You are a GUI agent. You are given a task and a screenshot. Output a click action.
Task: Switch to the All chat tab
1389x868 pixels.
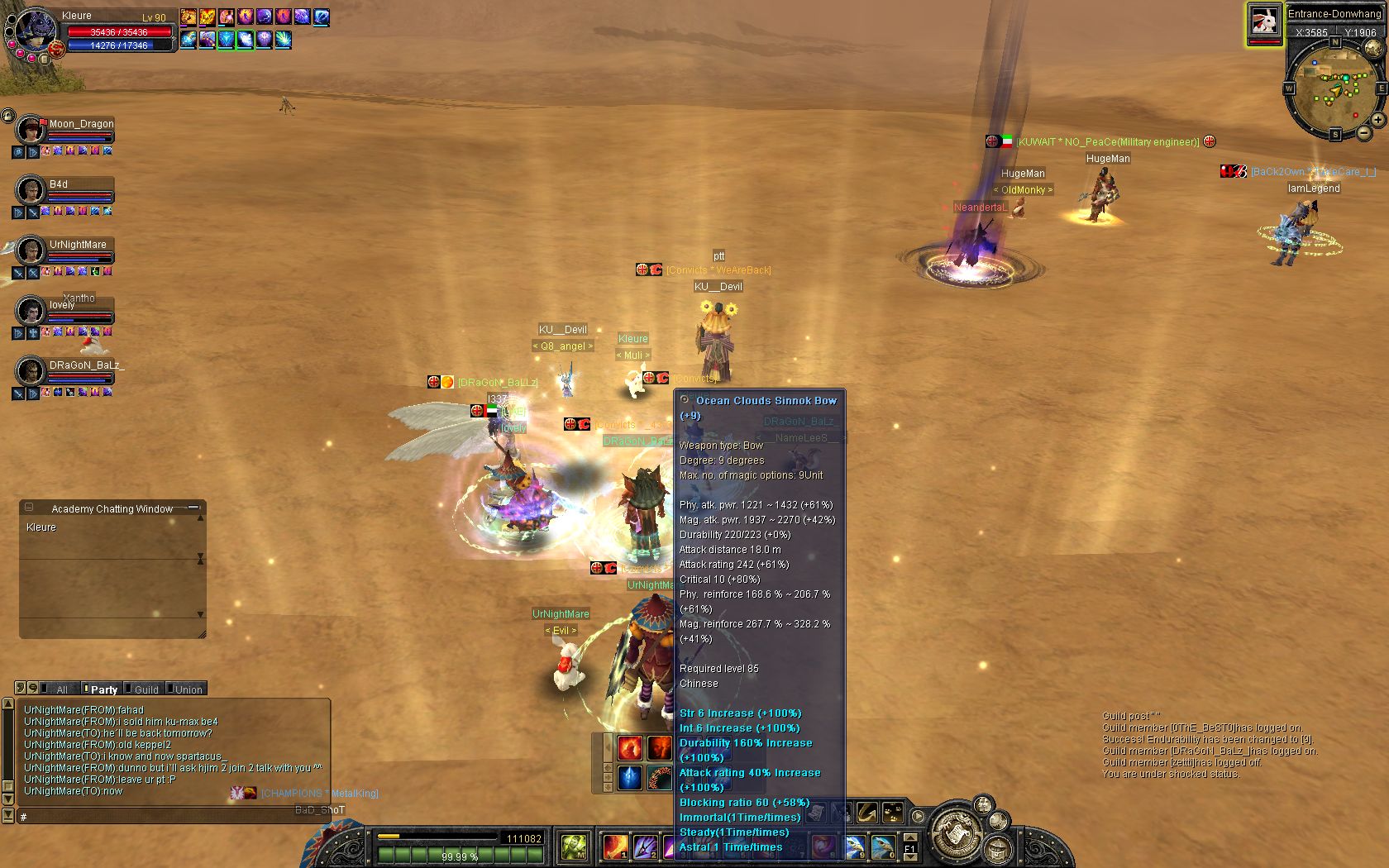point(61,689)
